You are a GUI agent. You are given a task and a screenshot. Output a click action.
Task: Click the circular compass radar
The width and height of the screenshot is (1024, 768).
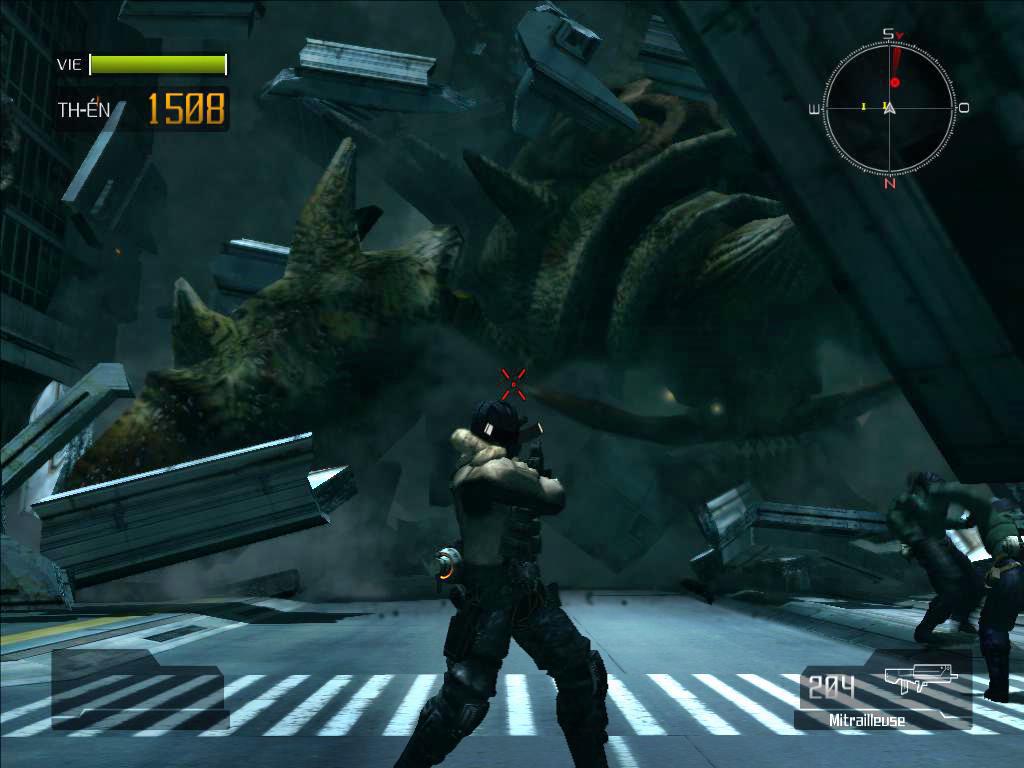pyautogui.click(x=889, y=108)
